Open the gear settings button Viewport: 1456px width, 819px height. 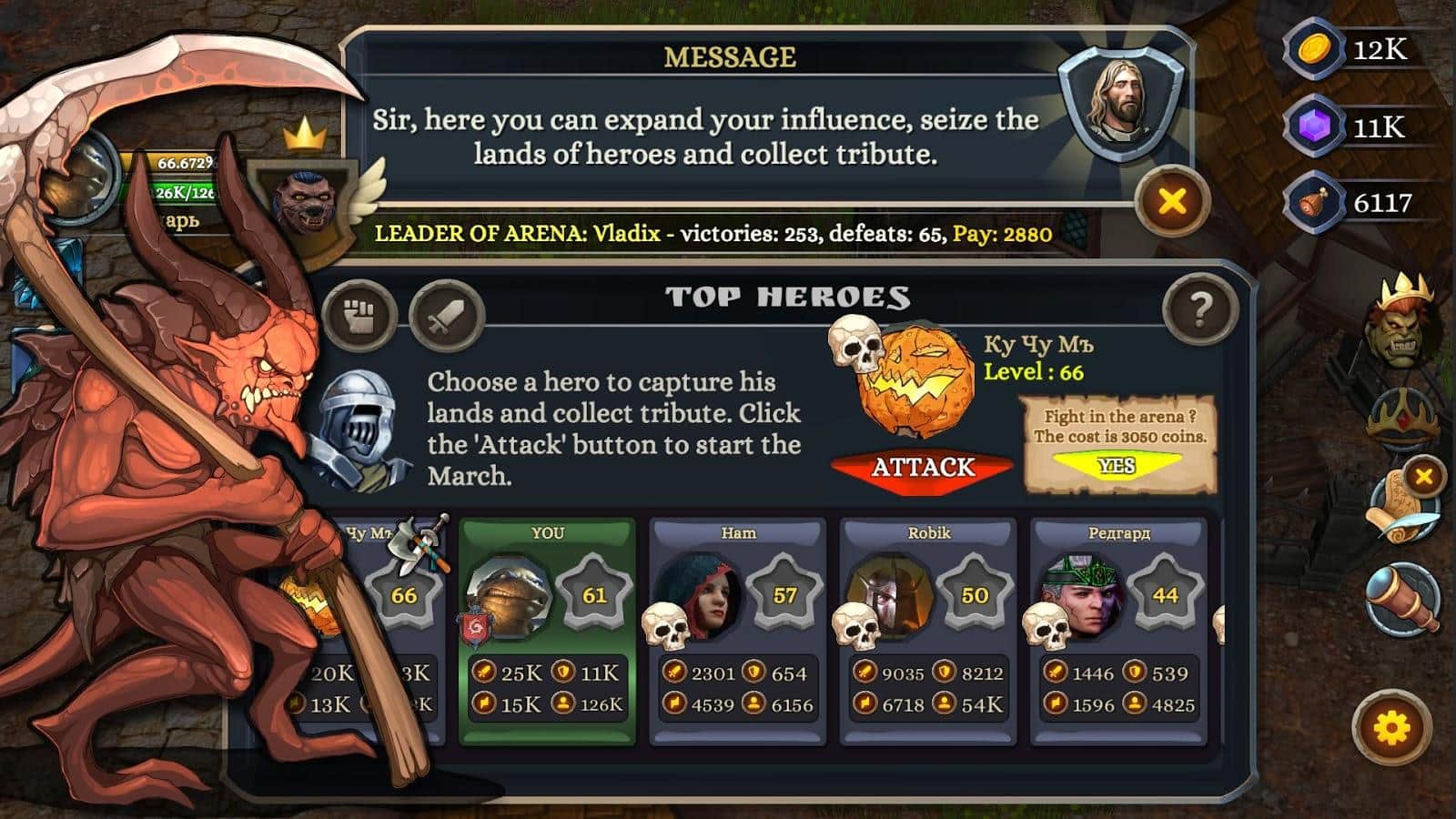pyautogui.click(x=1391, y=728)
